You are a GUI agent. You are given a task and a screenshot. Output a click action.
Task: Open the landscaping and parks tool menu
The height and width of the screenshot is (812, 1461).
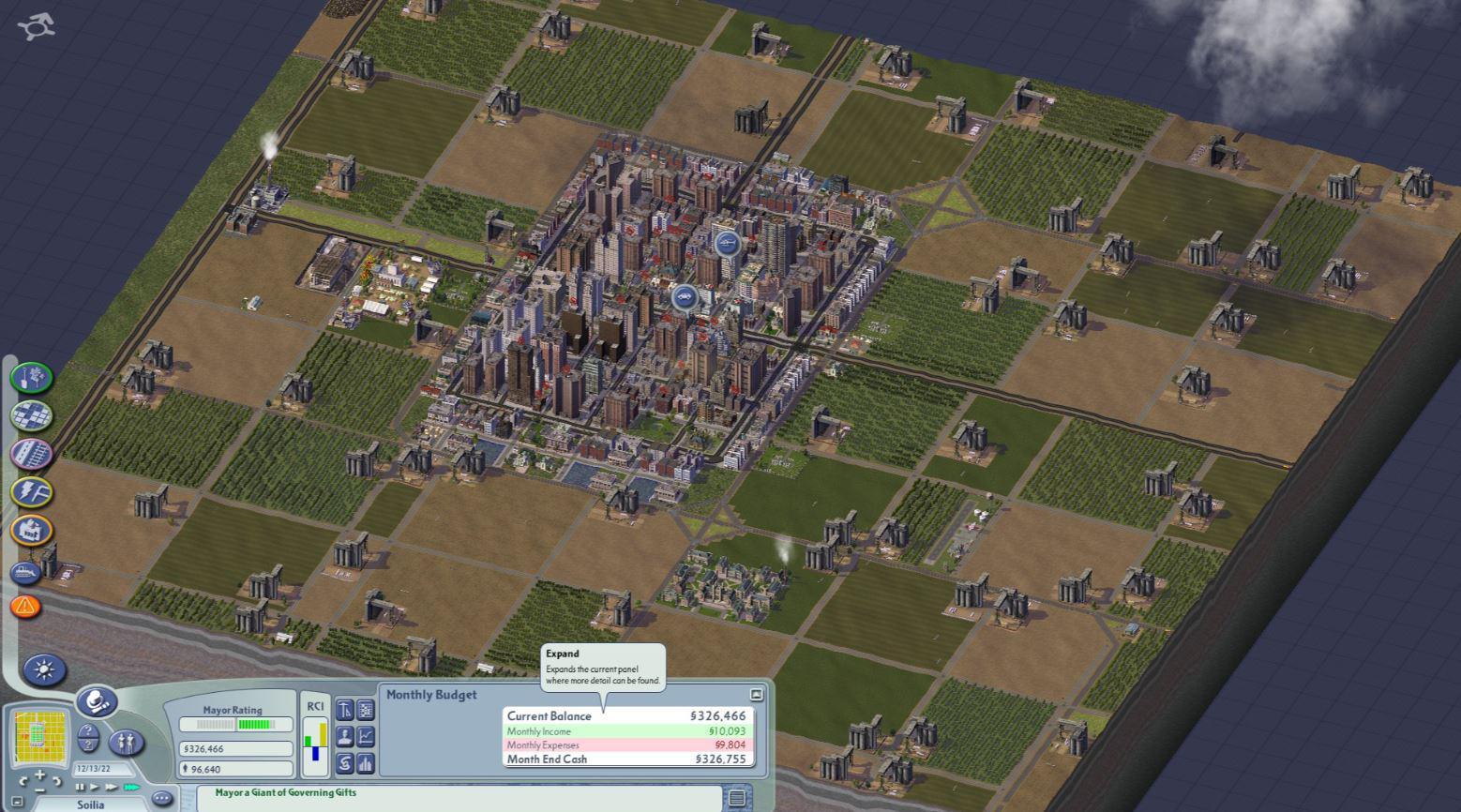32,378
